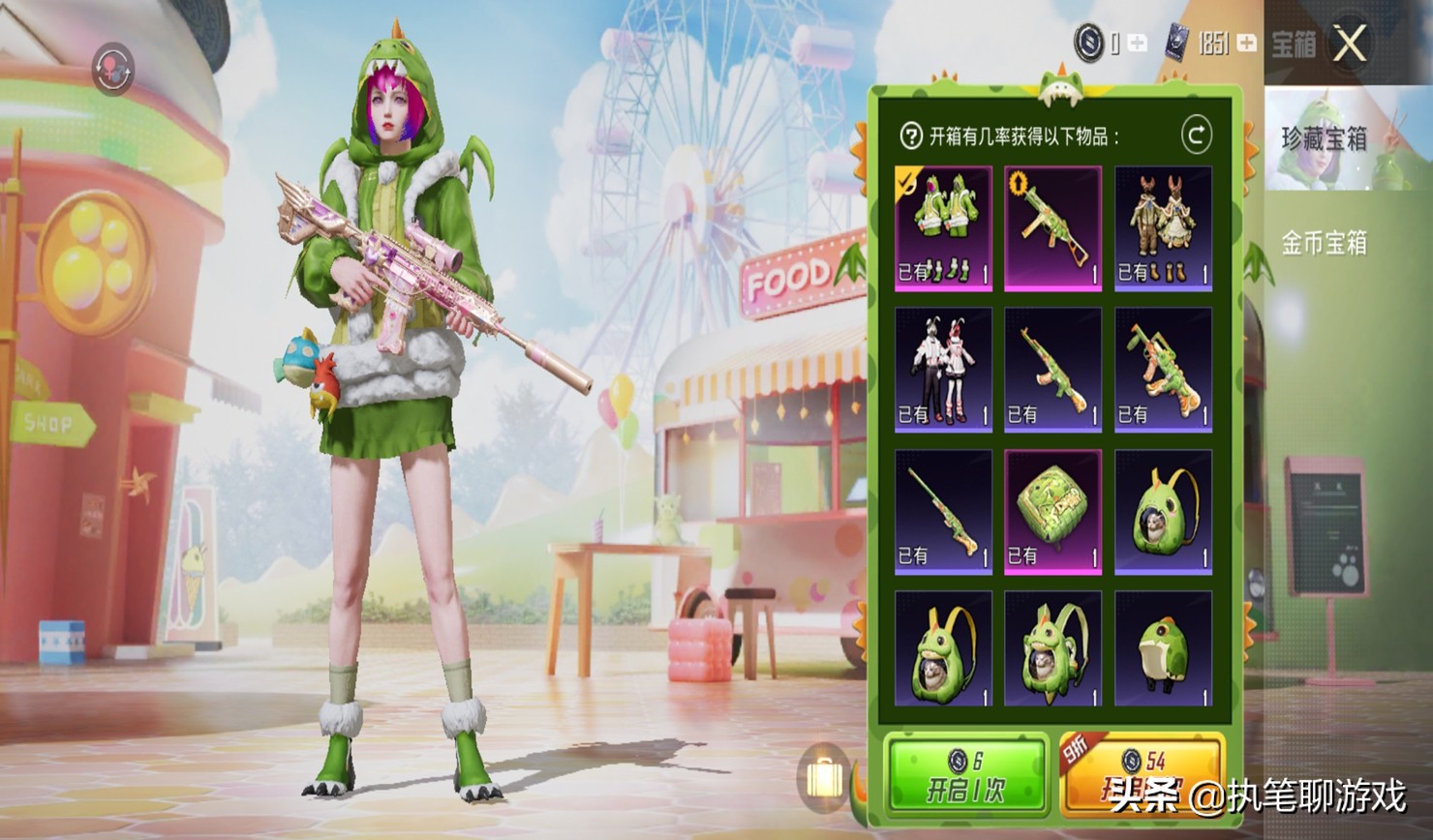
Task: Close the crate screen with the X
Action: click(x=1350, y=44)
